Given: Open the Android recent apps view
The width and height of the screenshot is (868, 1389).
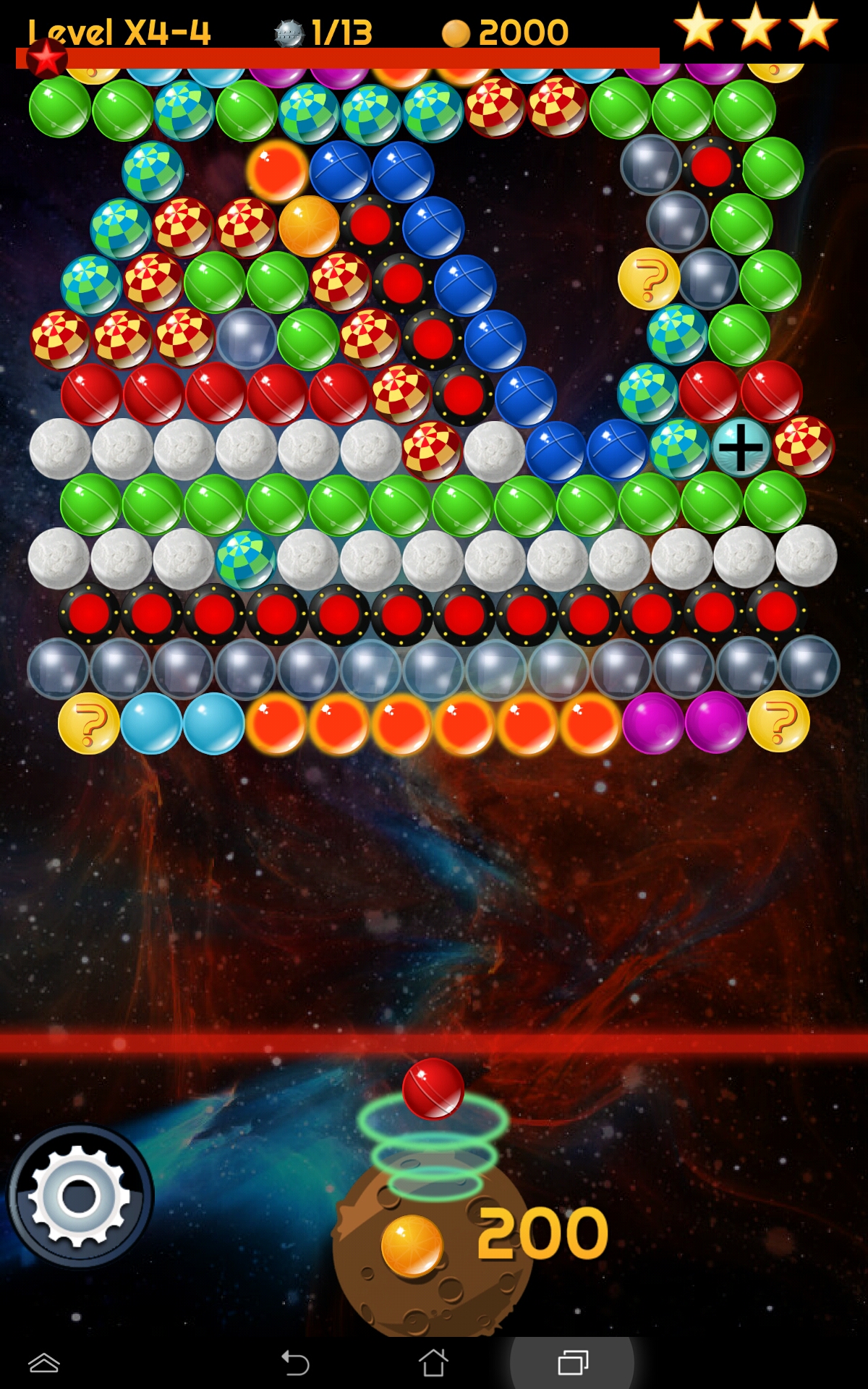Looking at the screenshot, I should pos(573,1363).
